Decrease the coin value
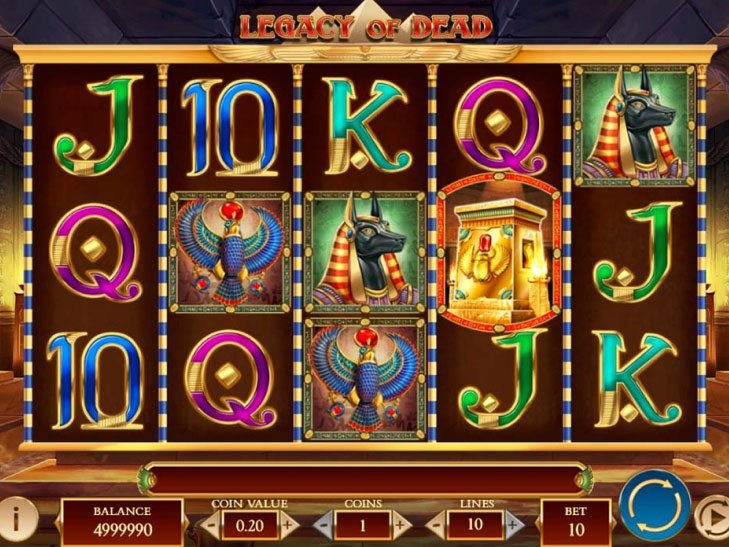The height and width of the screenshot is (547, 729). click(211, 523)
